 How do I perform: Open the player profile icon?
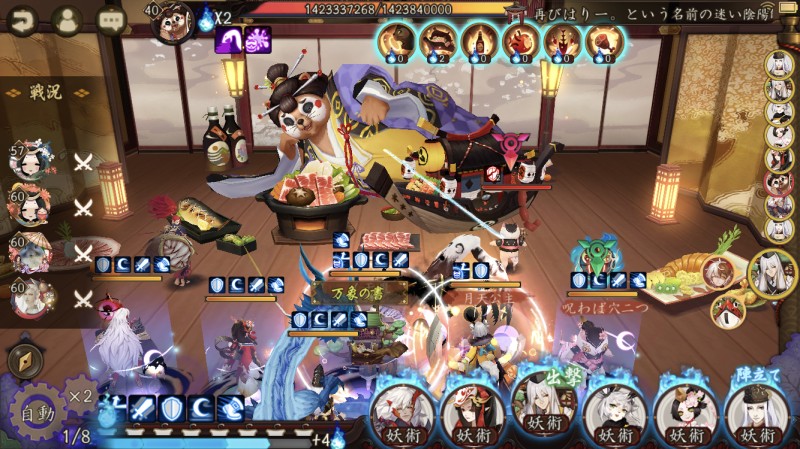tap(66, 18)
